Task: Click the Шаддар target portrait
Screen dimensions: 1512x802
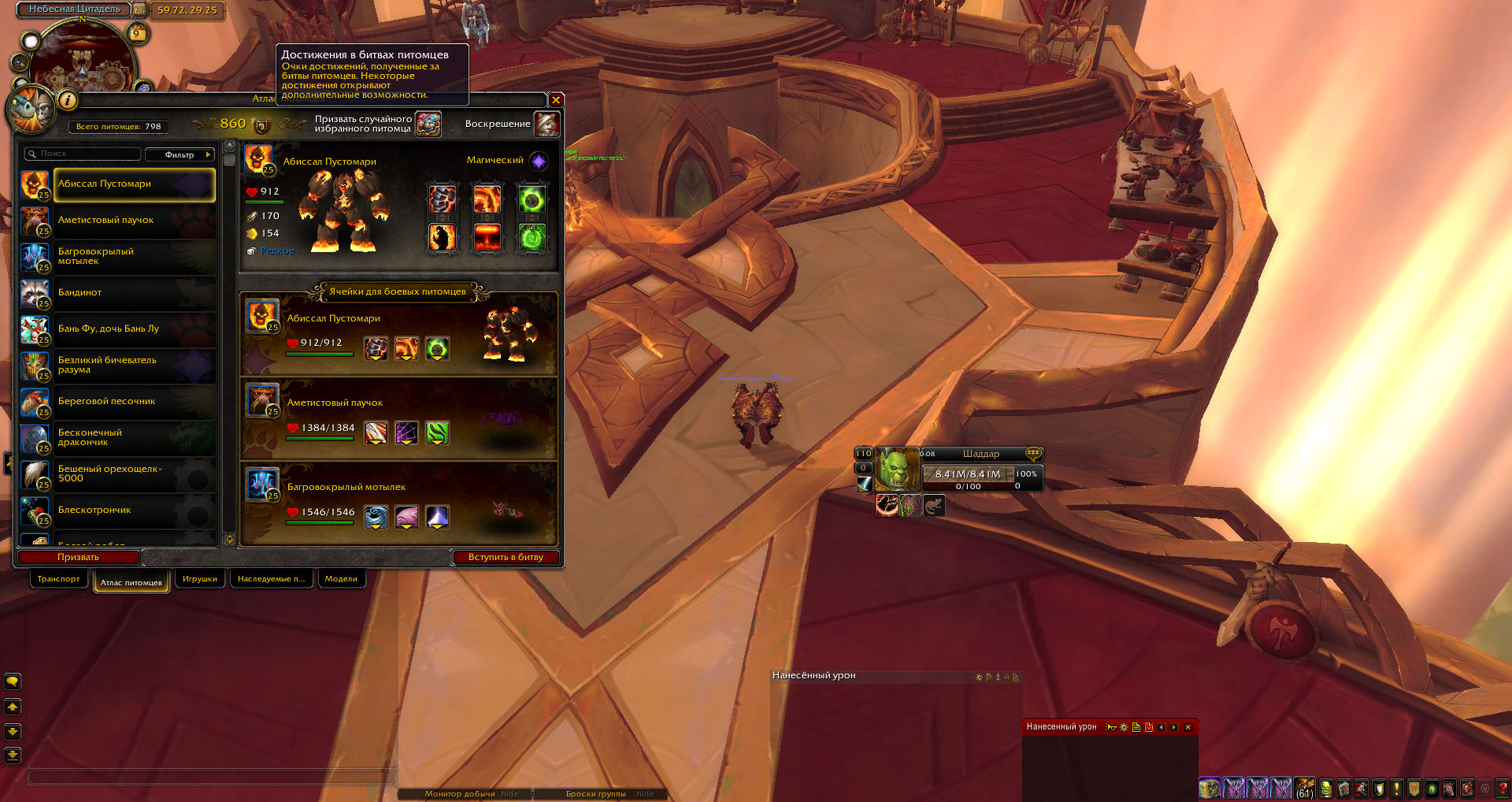Action: coord(896,470)
